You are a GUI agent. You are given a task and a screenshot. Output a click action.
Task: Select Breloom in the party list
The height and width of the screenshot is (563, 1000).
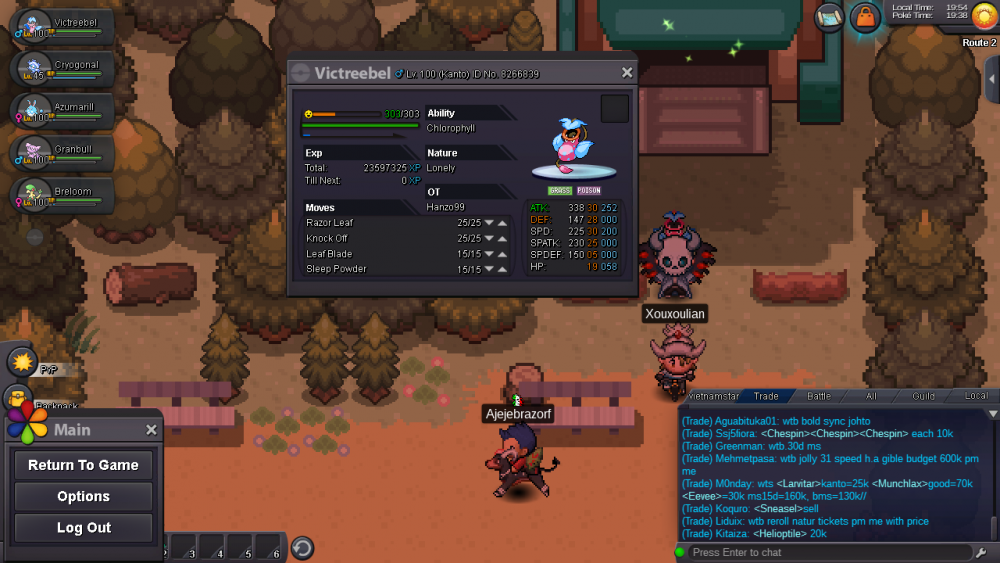click(x=64, y=194)
